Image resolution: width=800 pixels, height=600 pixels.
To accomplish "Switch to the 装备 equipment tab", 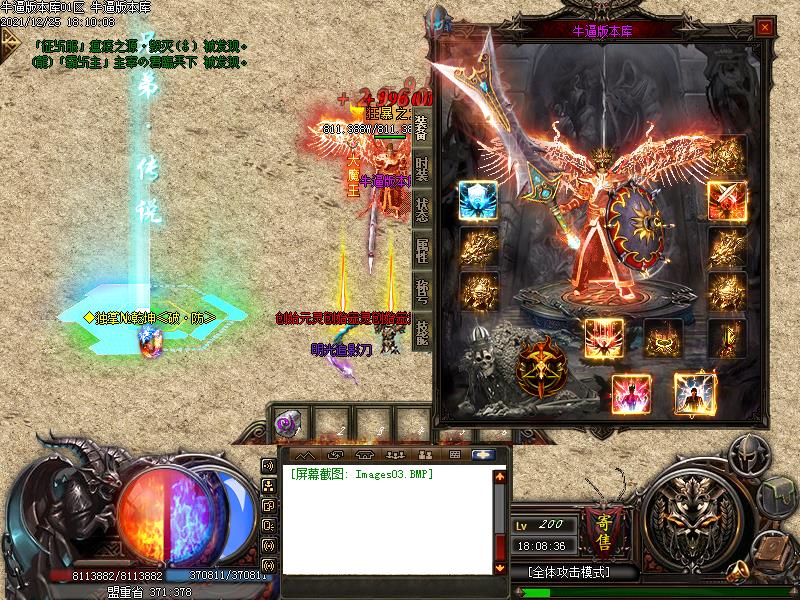I will coord(421,125).
